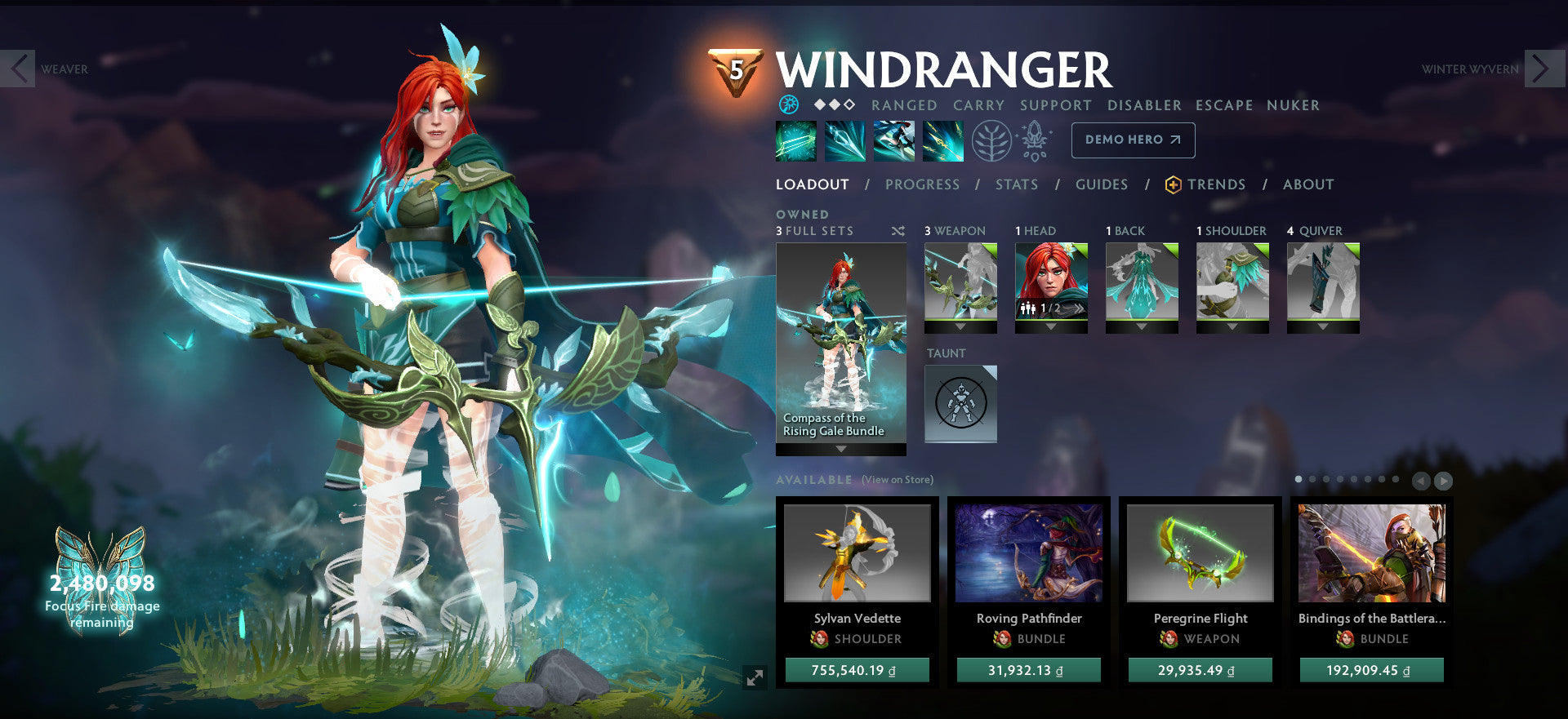1568x719 pixels.
Task: Click the Demo Hero button
Action: [x=1133, y=140]
